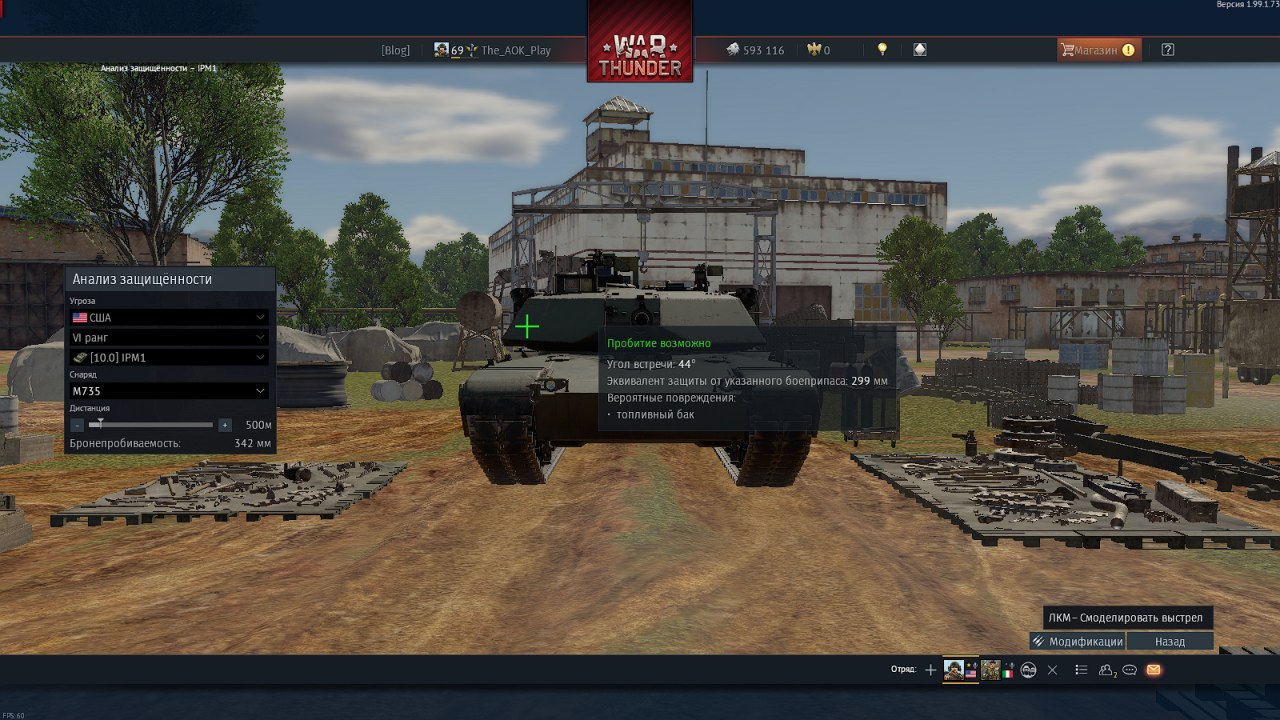Viewport: 1280px width, 720px height.
Task: Add a squad member with the plus icon
Action: coord(931,670)
